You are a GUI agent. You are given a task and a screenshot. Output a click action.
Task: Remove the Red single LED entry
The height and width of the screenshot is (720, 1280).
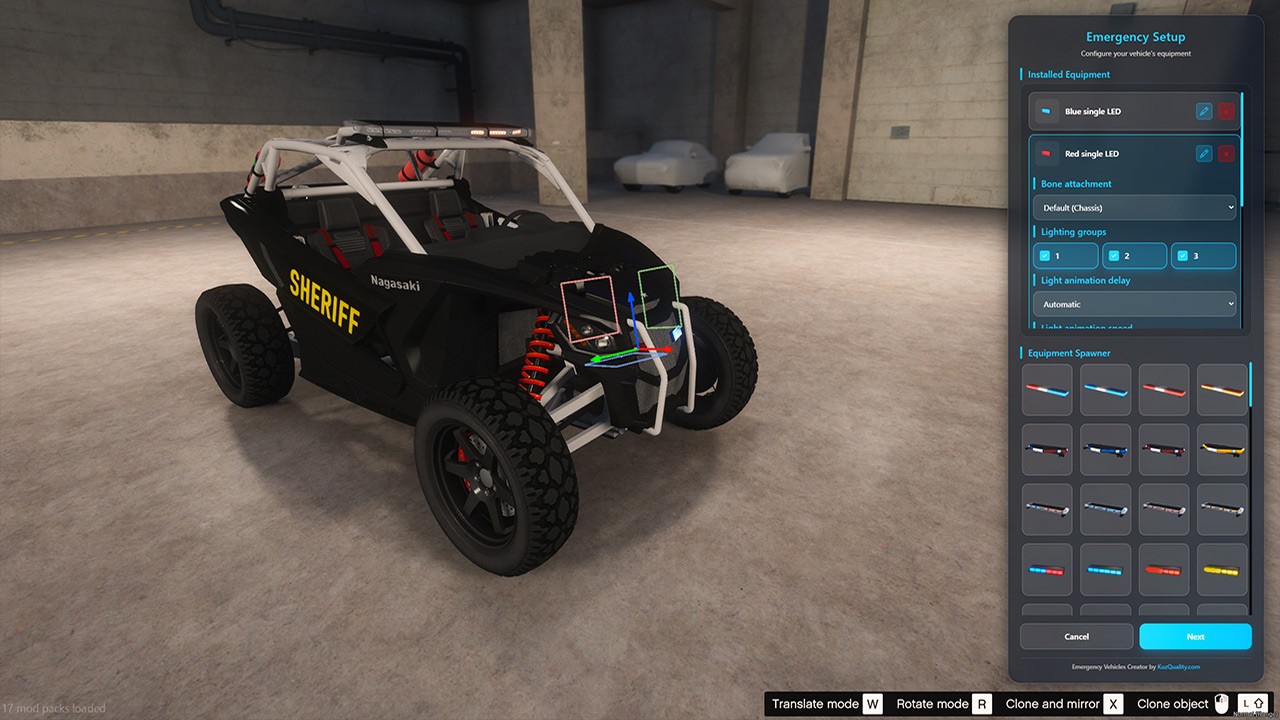click(1226, 153)
